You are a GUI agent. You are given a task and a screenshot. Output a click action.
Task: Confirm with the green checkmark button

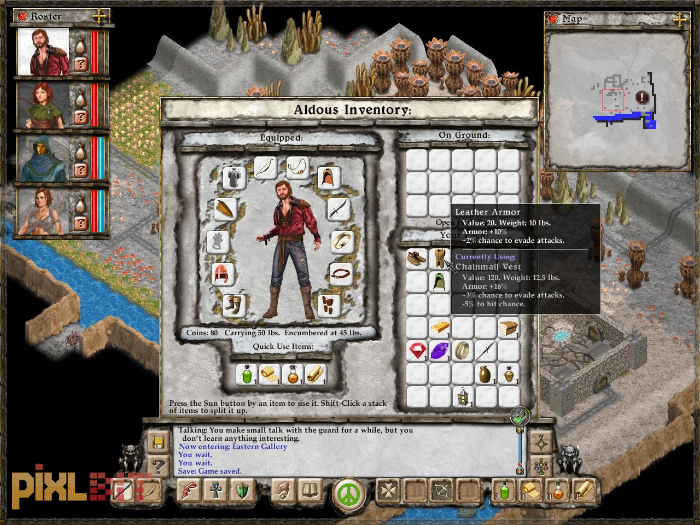tap(518, 416)
